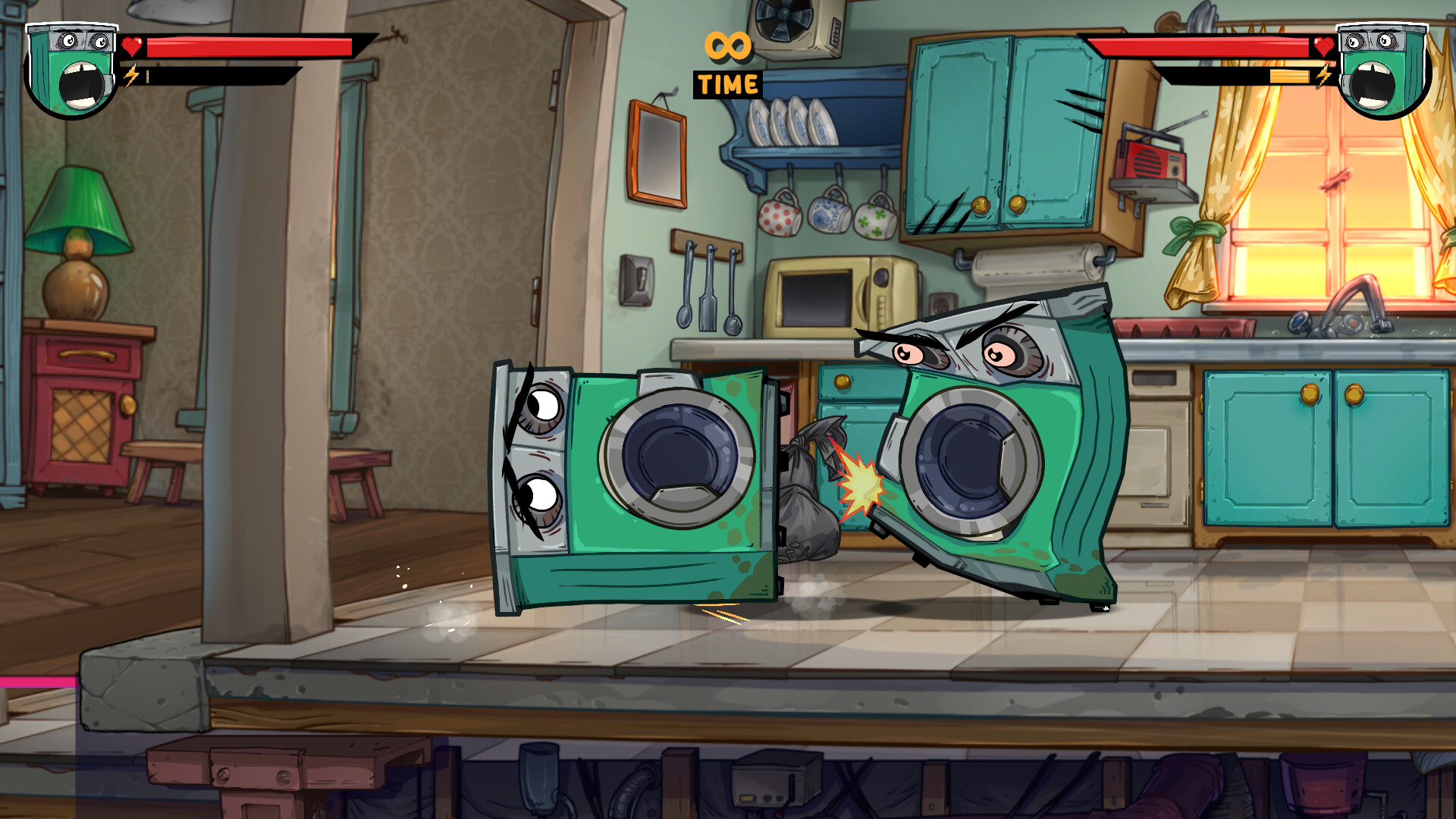Click the left player's red health bar
1456x819 pixels.
(x=250, y=45)
